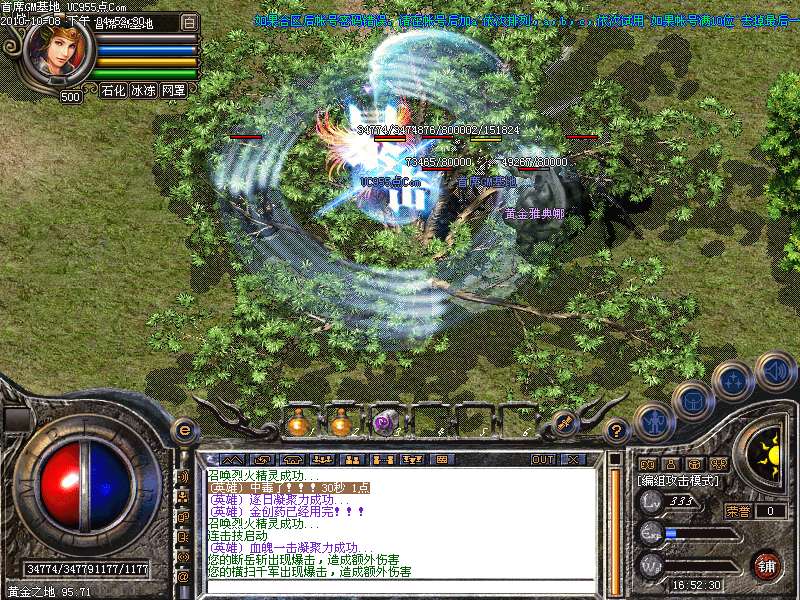Click the crossed tools icon right of belt
This screenshot has width=800, height=600.
coord(565,423)
